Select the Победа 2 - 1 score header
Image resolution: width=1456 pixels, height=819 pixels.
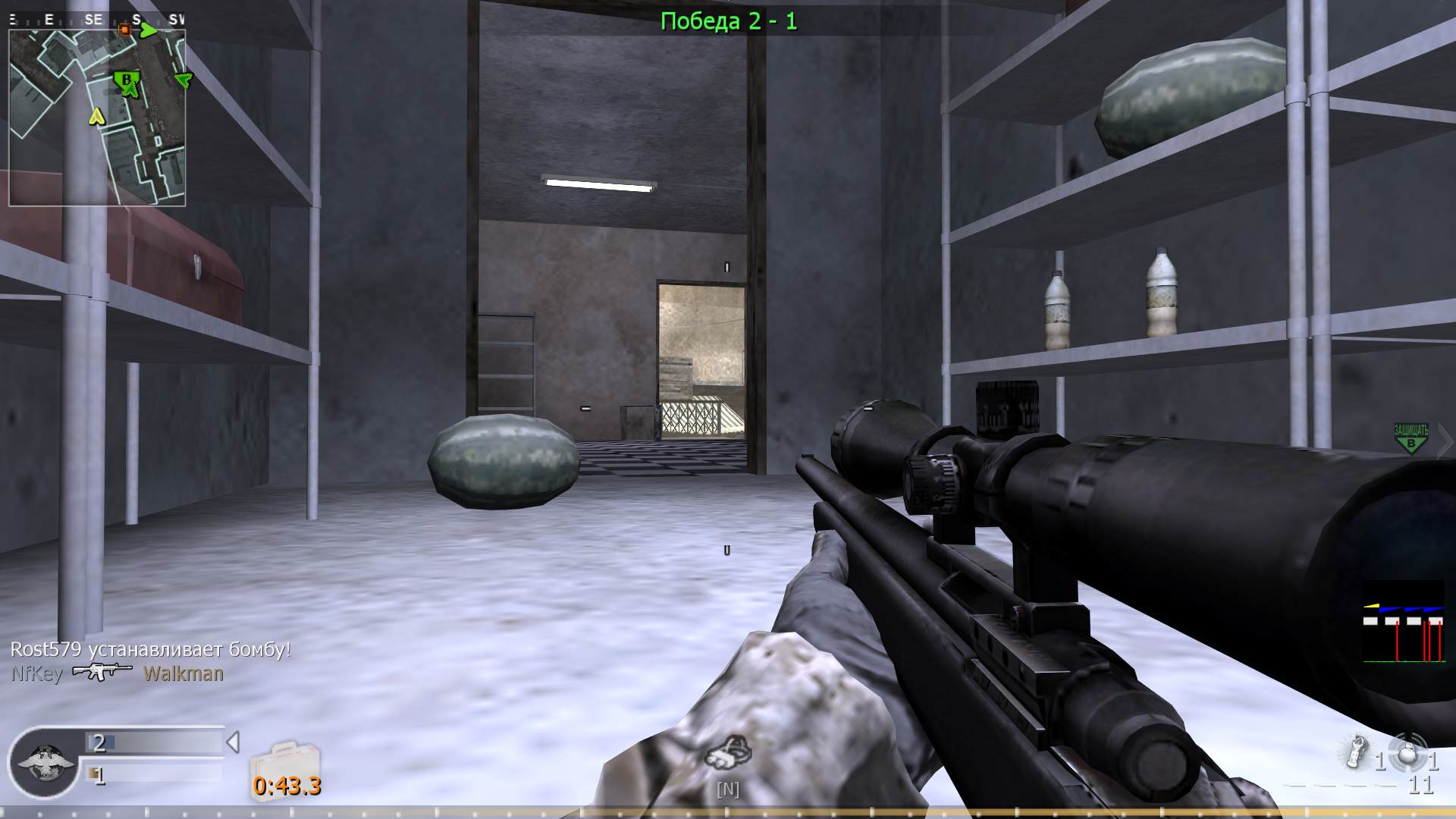click(x=726, y=22)
